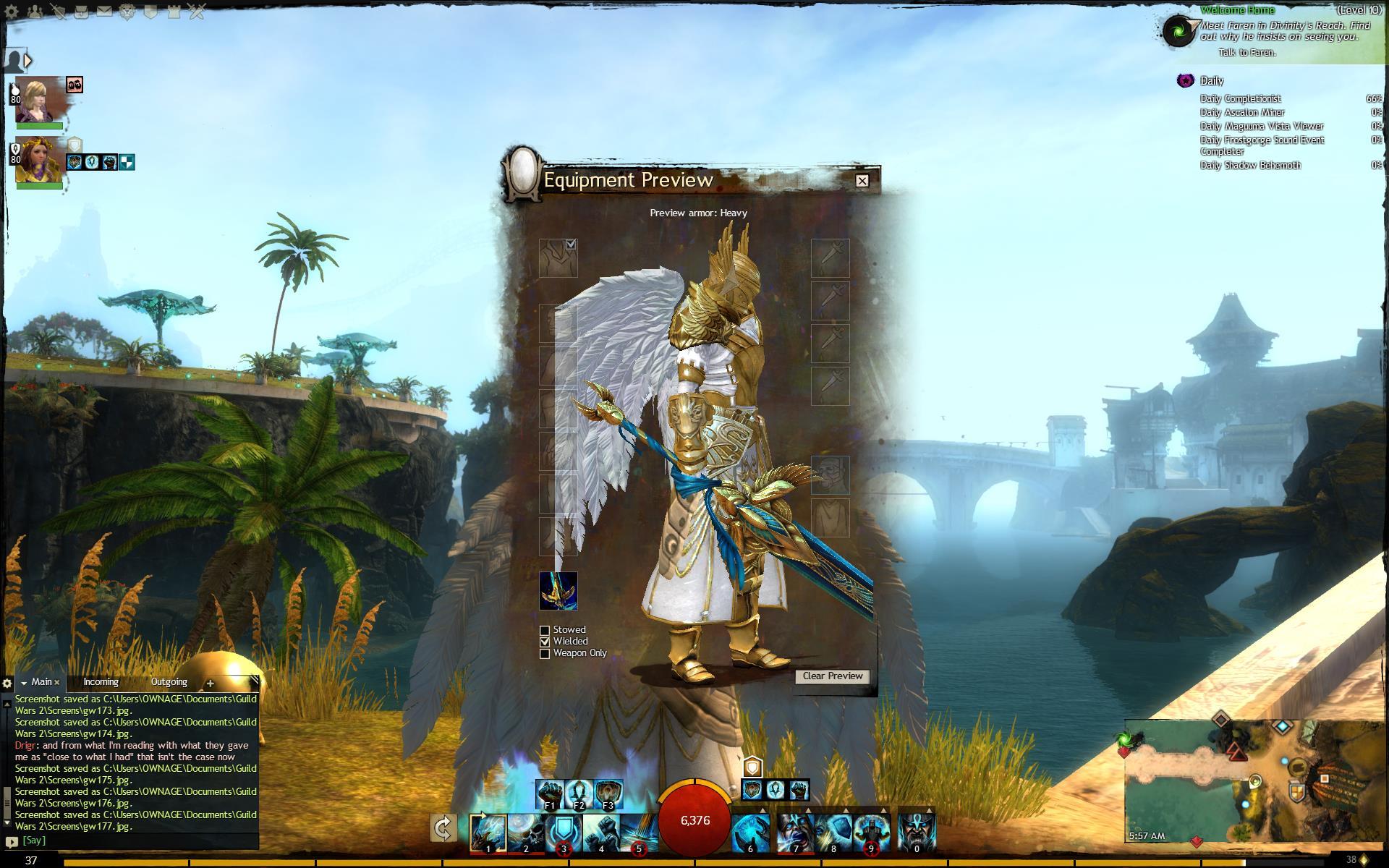This screenshot has height=868, width=1389.
Task: Add a new chat tab
Action: point(210,683)
